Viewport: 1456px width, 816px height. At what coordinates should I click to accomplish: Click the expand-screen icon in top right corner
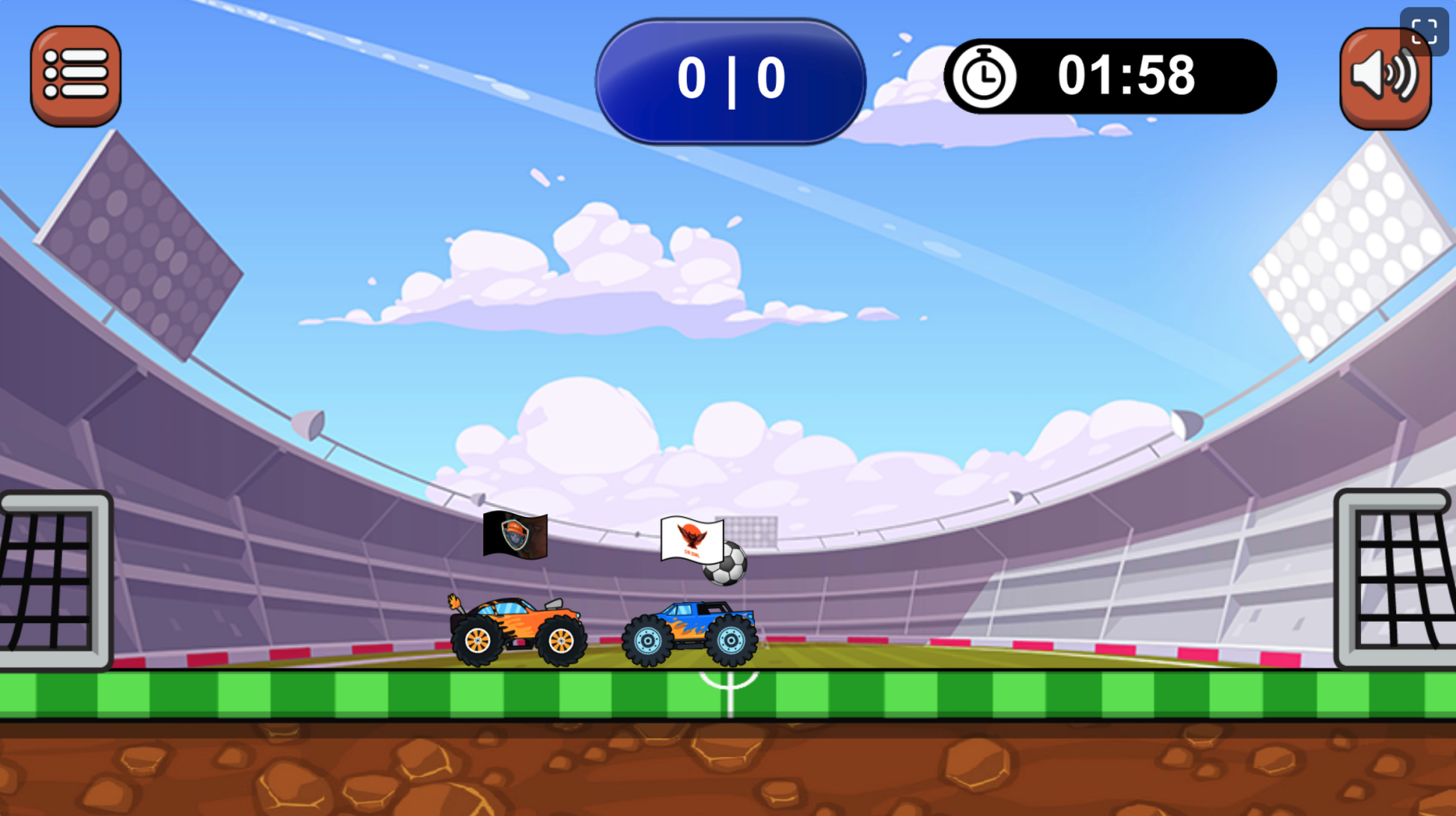tap(1424, 31)
